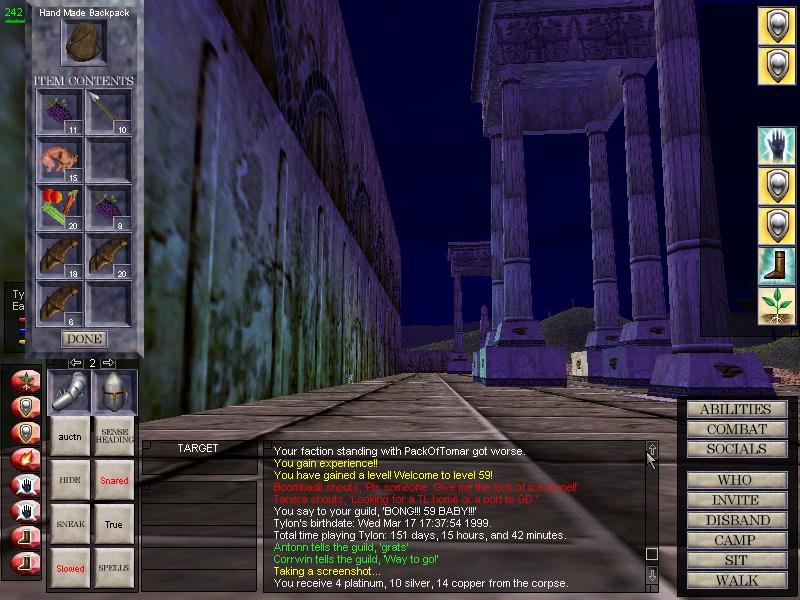The image size is (800, 600).
Task: Switch to the next hotbutton page arrow
Action: point(109,362)
